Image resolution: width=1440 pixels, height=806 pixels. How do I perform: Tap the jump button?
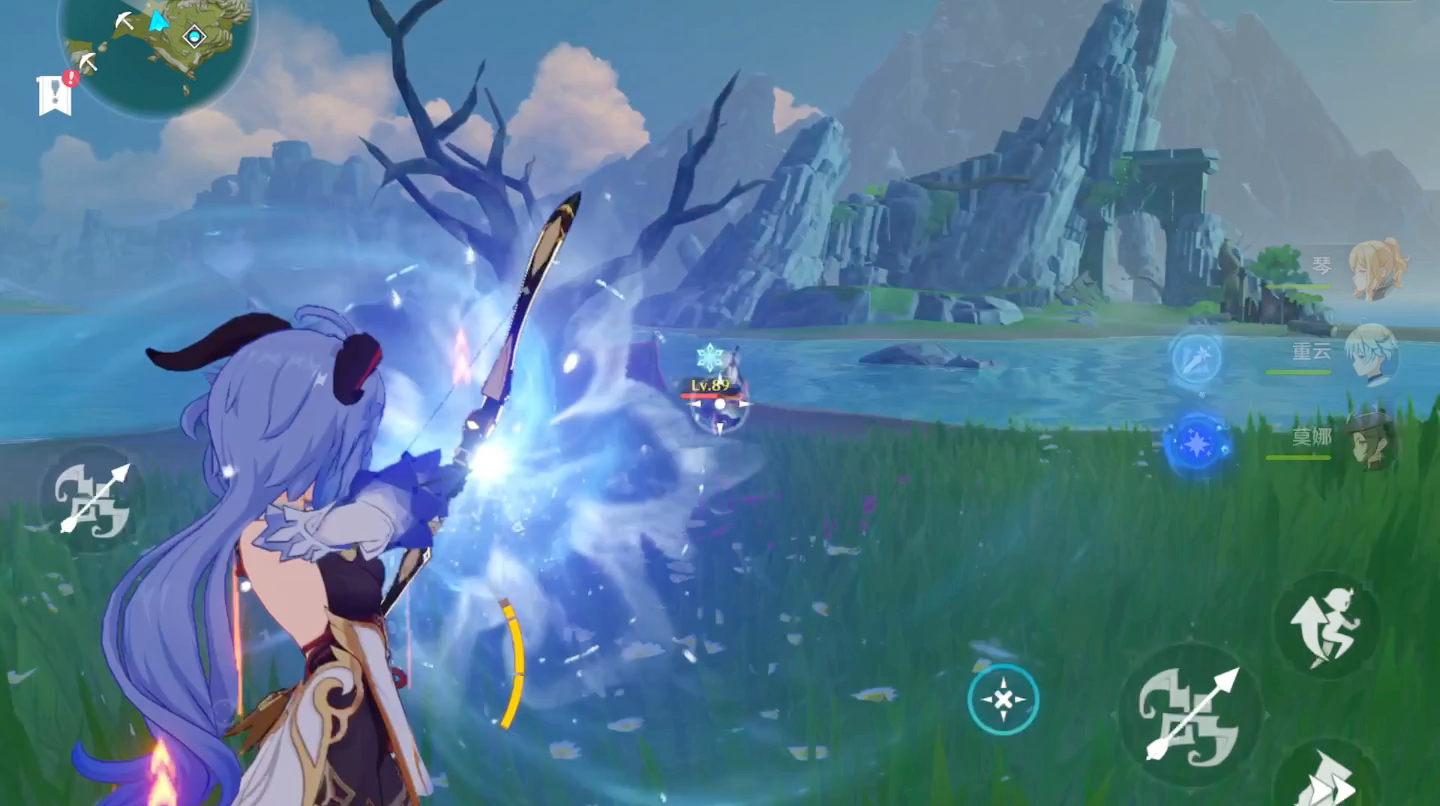pyautogui.click(x=1327, y=626)
